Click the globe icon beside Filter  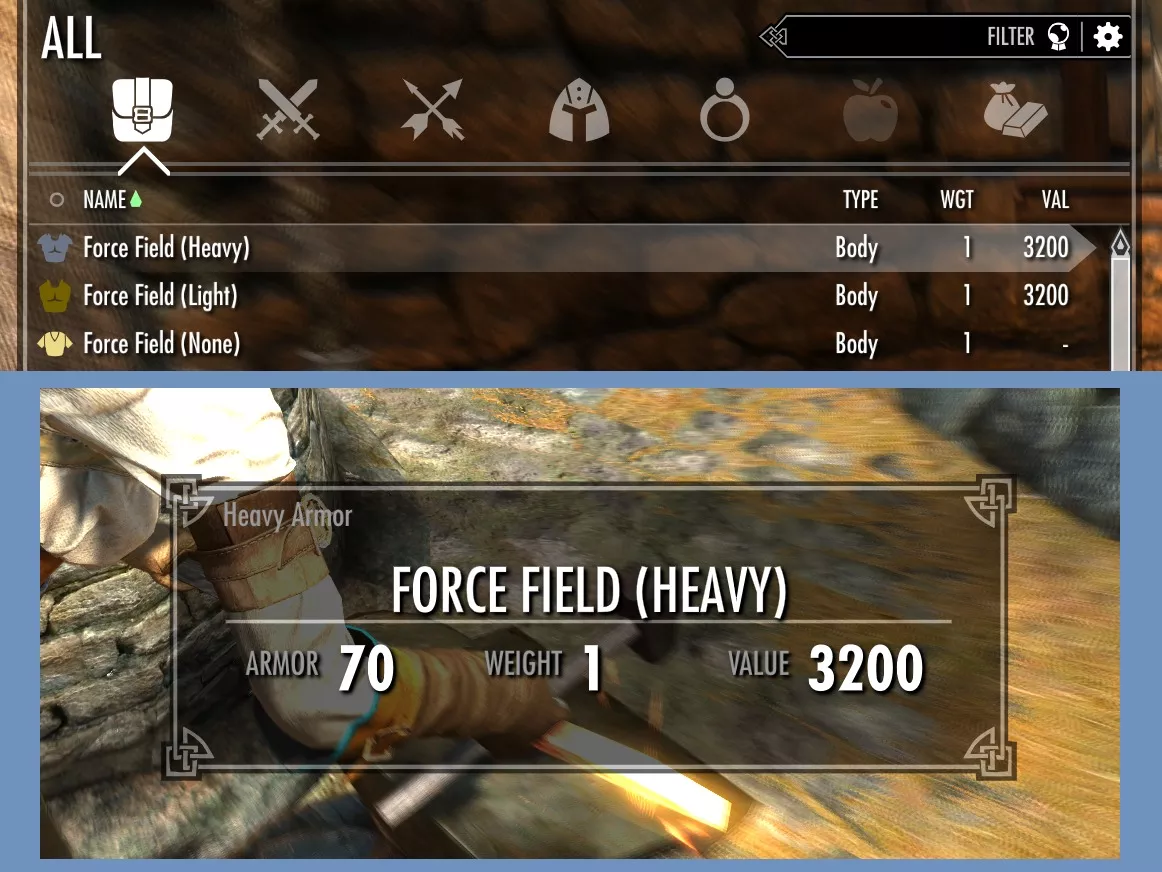click(x=1058, y=37)
